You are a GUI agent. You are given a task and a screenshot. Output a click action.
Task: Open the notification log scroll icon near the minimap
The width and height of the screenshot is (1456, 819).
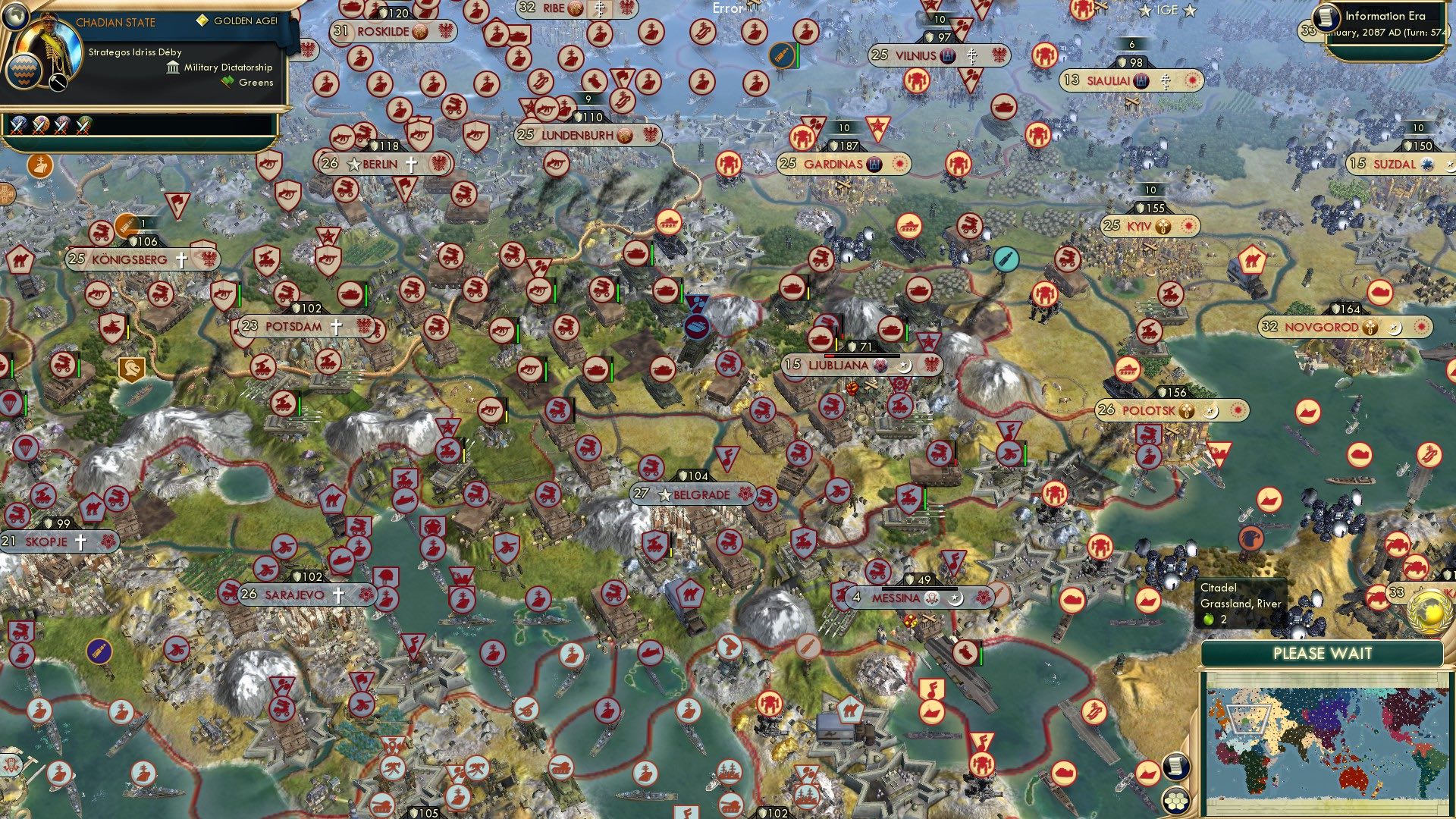[x=1176, y=766]
